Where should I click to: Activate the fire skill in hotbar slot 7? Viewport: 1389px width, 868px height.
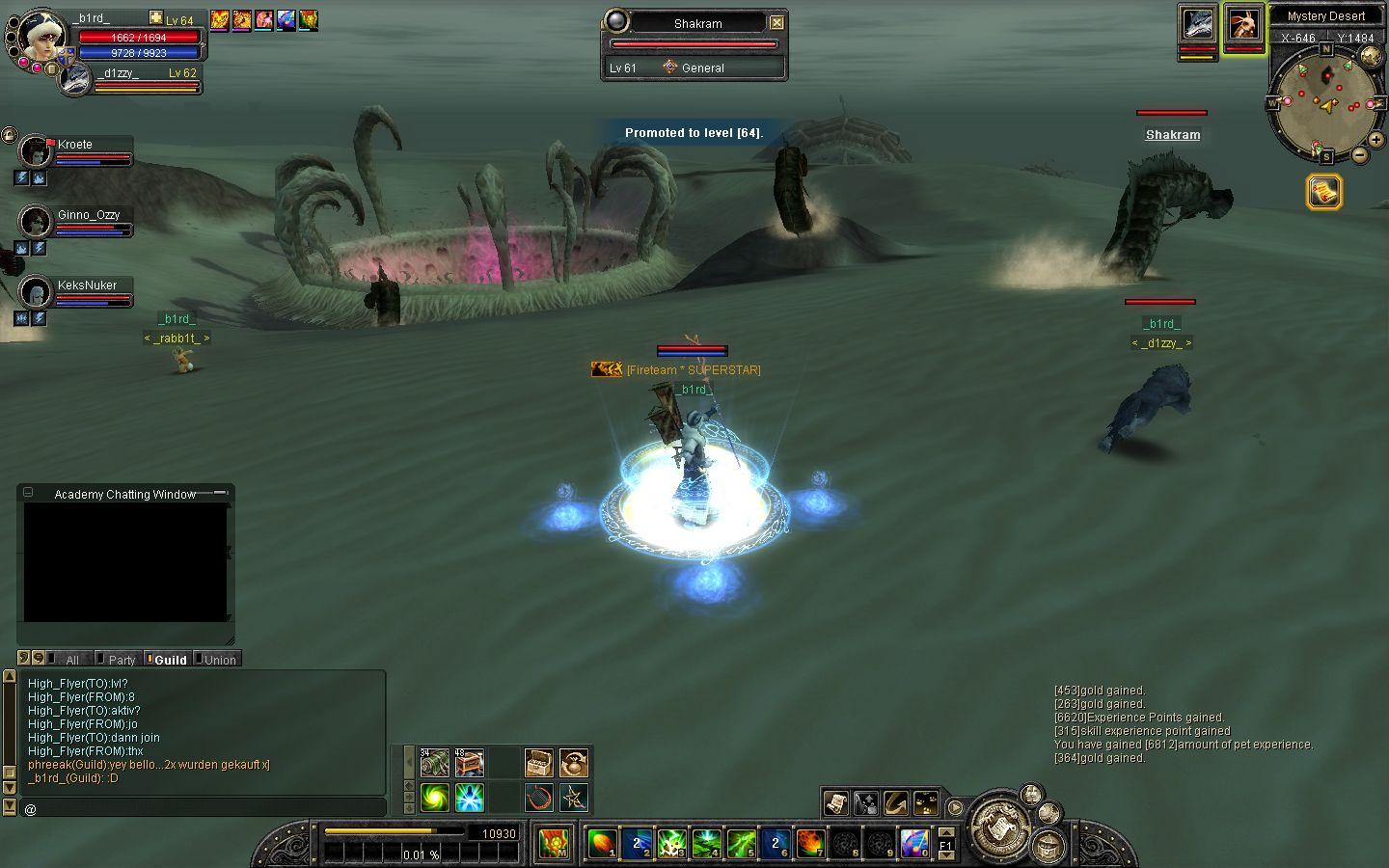tap(809, 843)
